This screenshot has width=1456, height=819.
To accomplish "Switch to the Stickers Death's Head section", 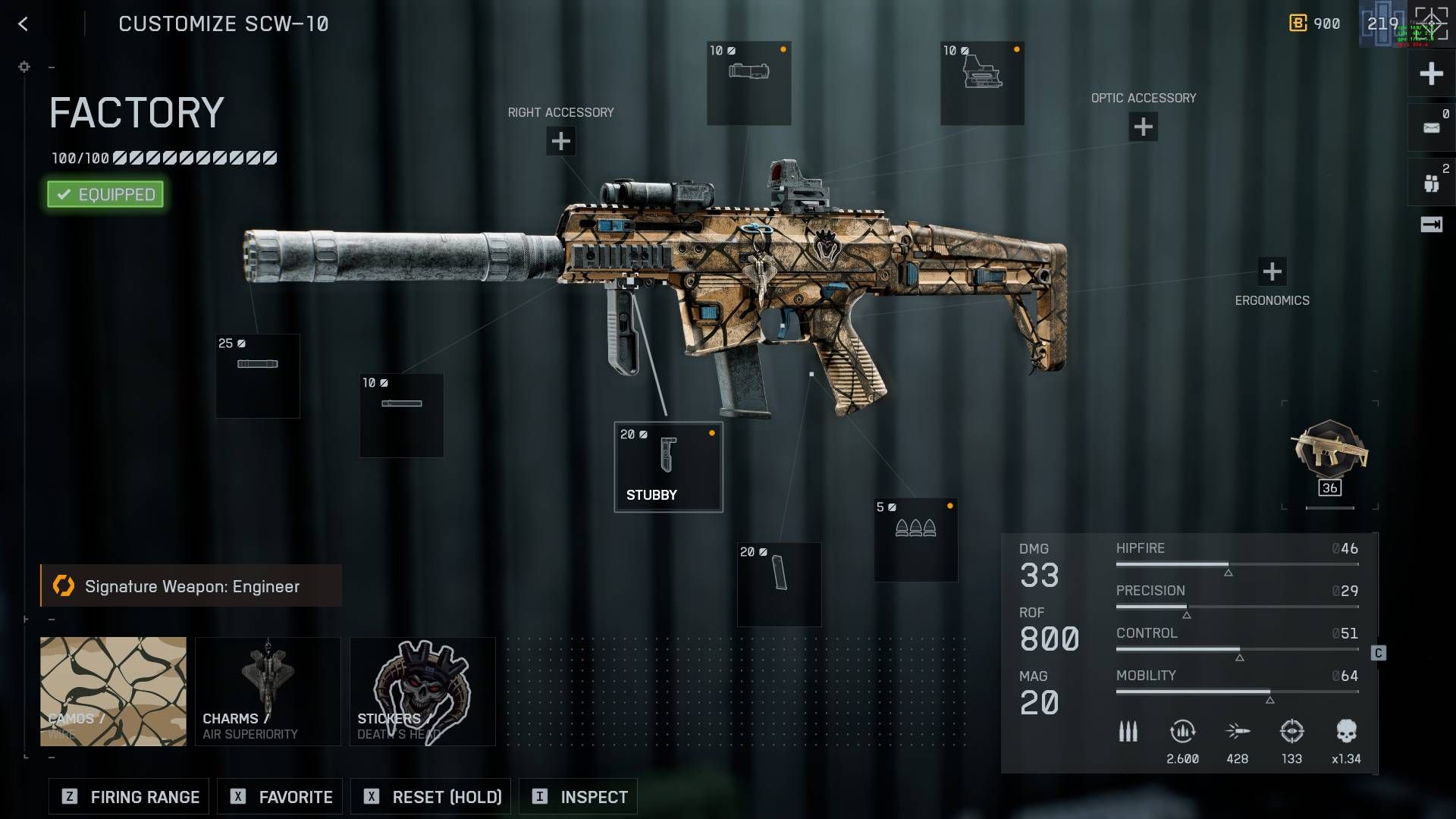I will tap(422, 690).
